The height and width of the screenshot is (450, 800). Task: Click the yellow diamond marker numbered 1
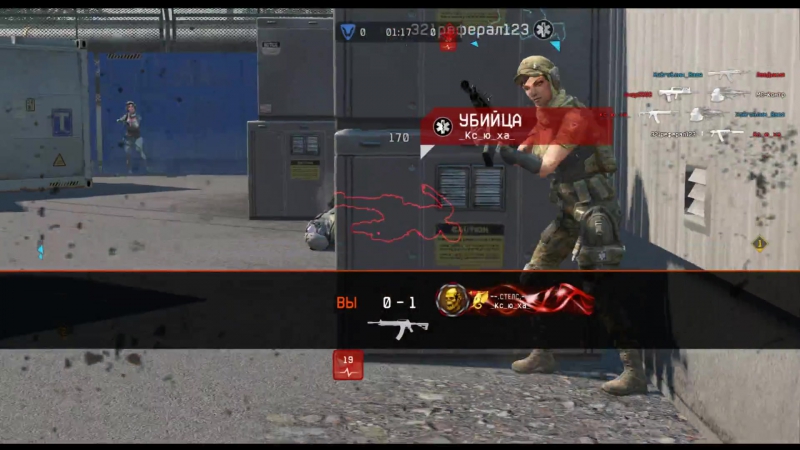click(759, 243)
